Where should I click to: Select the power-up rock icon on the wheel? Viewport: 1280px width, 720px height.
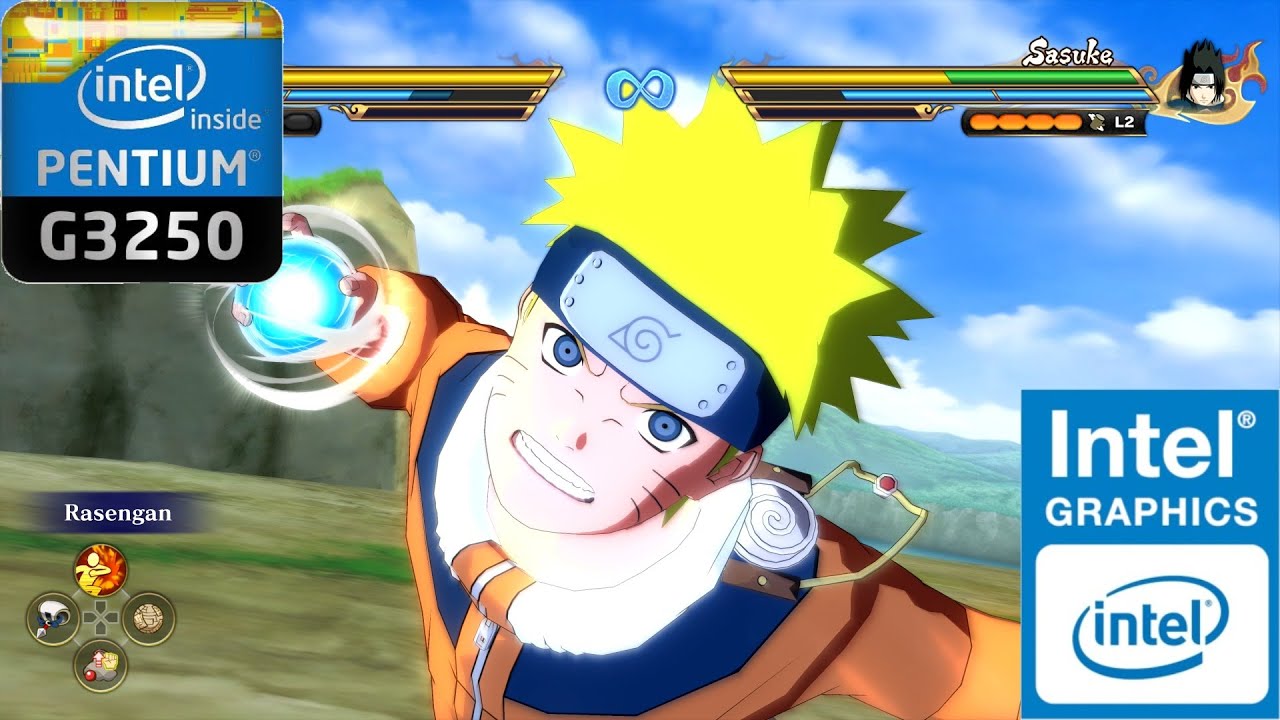pyautogui.click(x=98, y=665)
